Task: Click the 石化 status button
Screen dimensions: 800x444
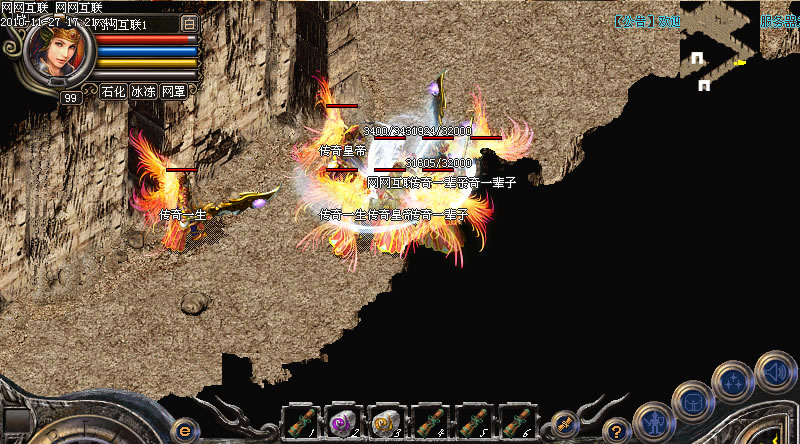Action: pyautogui.click(x=113, y=91)
